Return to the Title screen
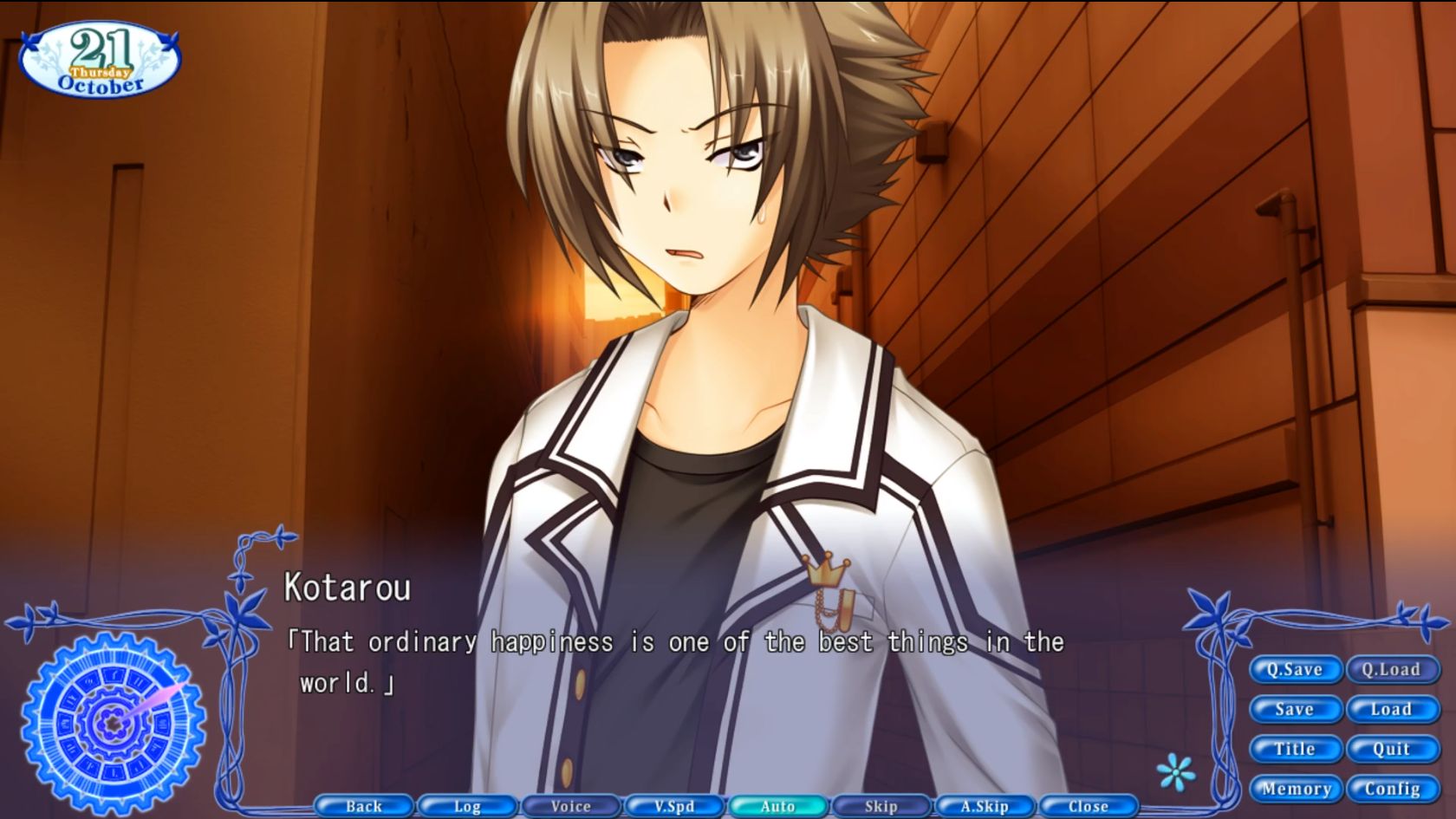 pos(1295,749)
